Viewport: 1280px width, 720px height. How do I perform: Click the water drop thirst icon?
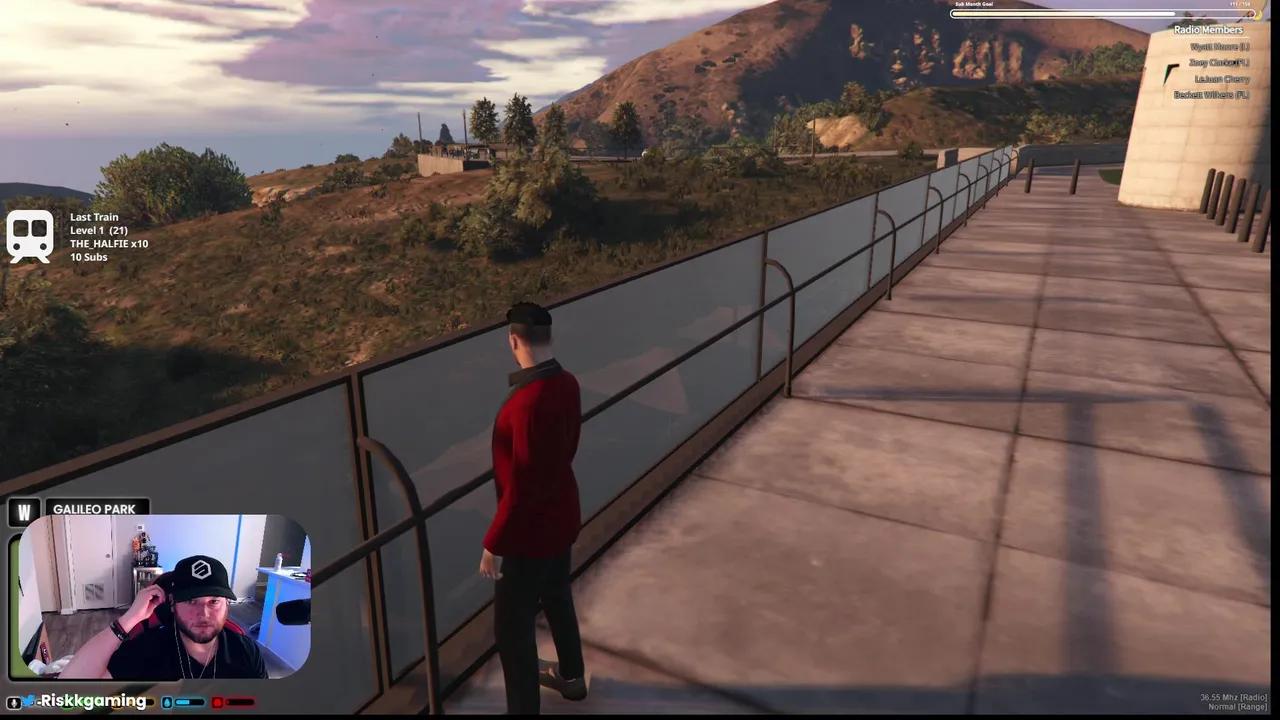pos(167,702)
